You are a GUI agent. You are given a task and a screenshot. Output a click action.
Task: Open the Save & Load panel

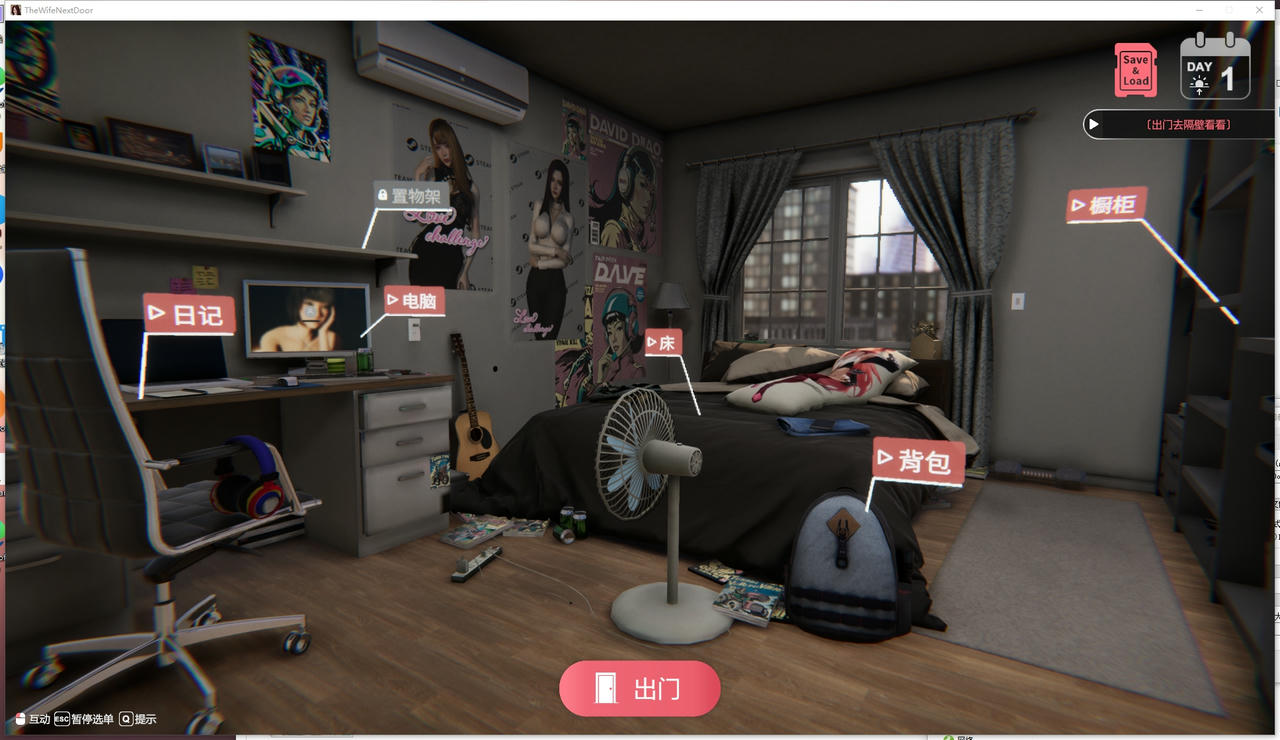point(1135,70)
